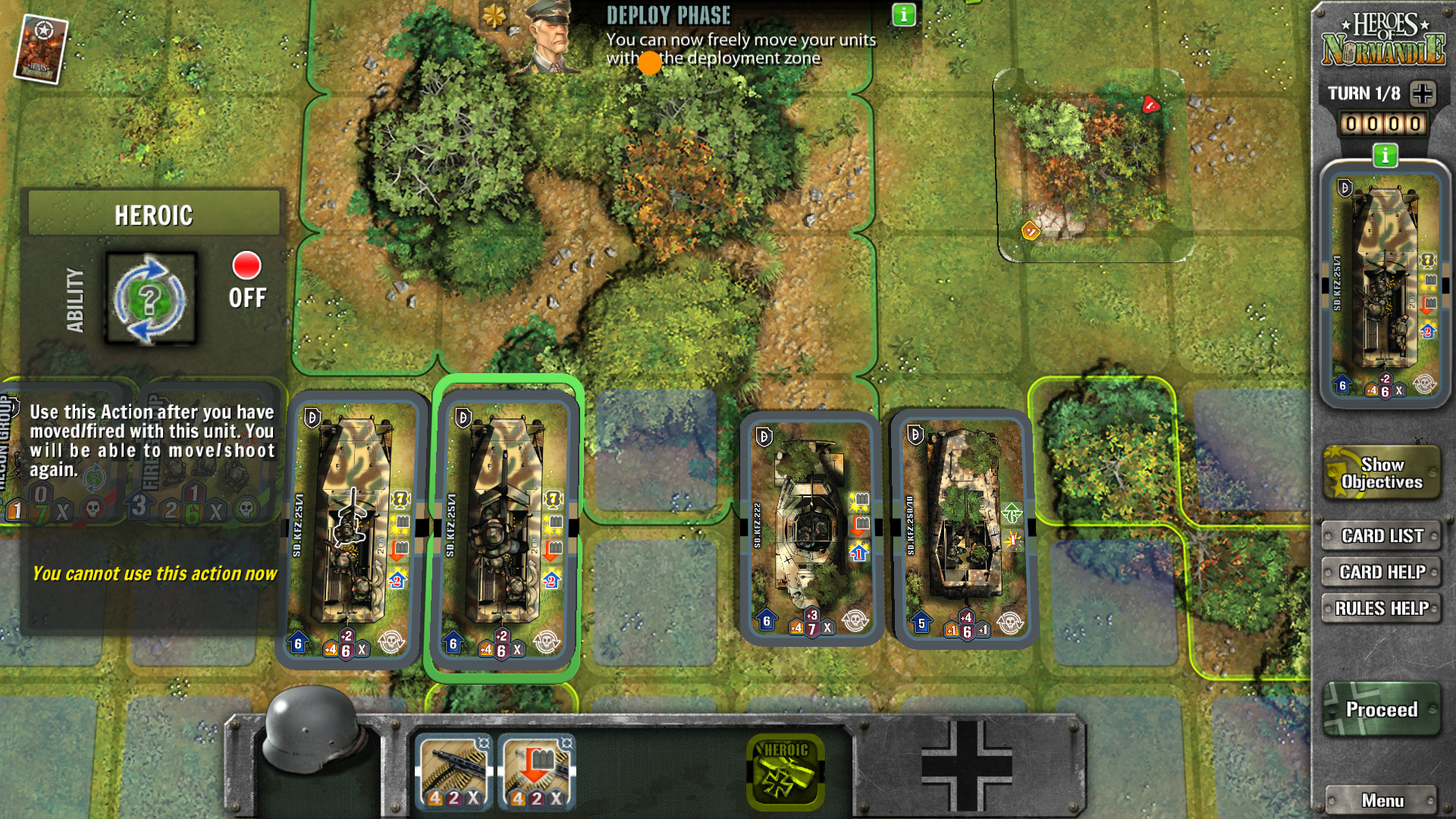Select the machine gun order card

click(453, 772)
